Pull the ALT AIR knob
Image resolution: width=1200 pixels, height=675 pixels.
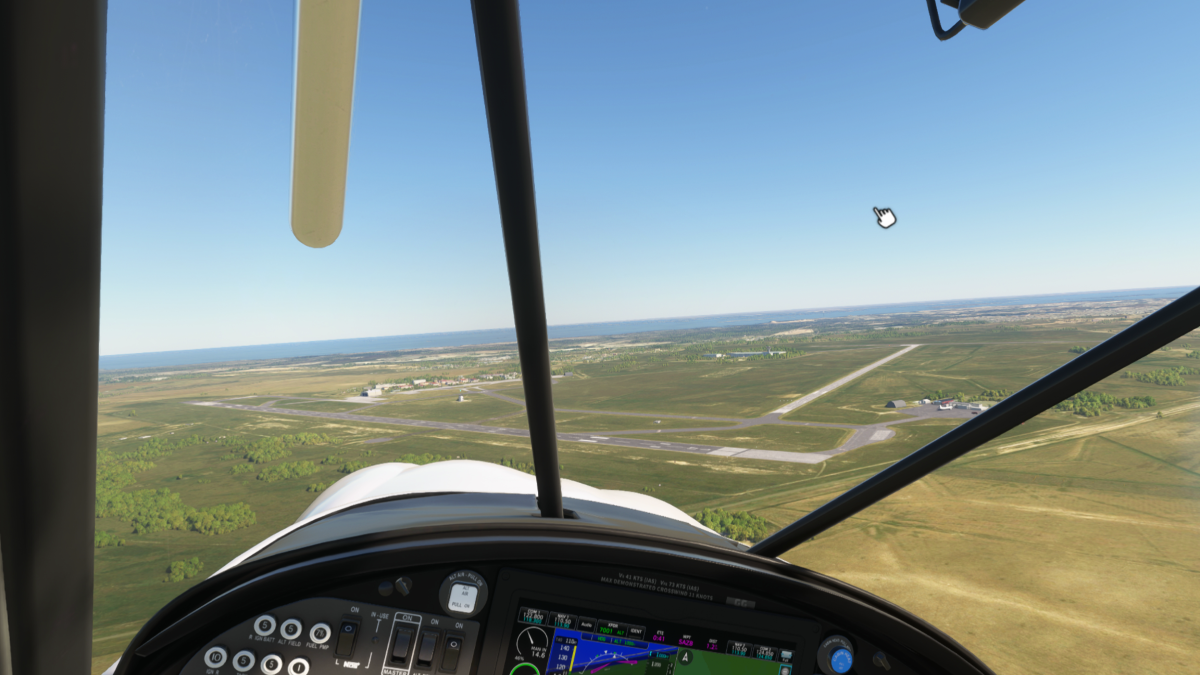tap(462, 593)
